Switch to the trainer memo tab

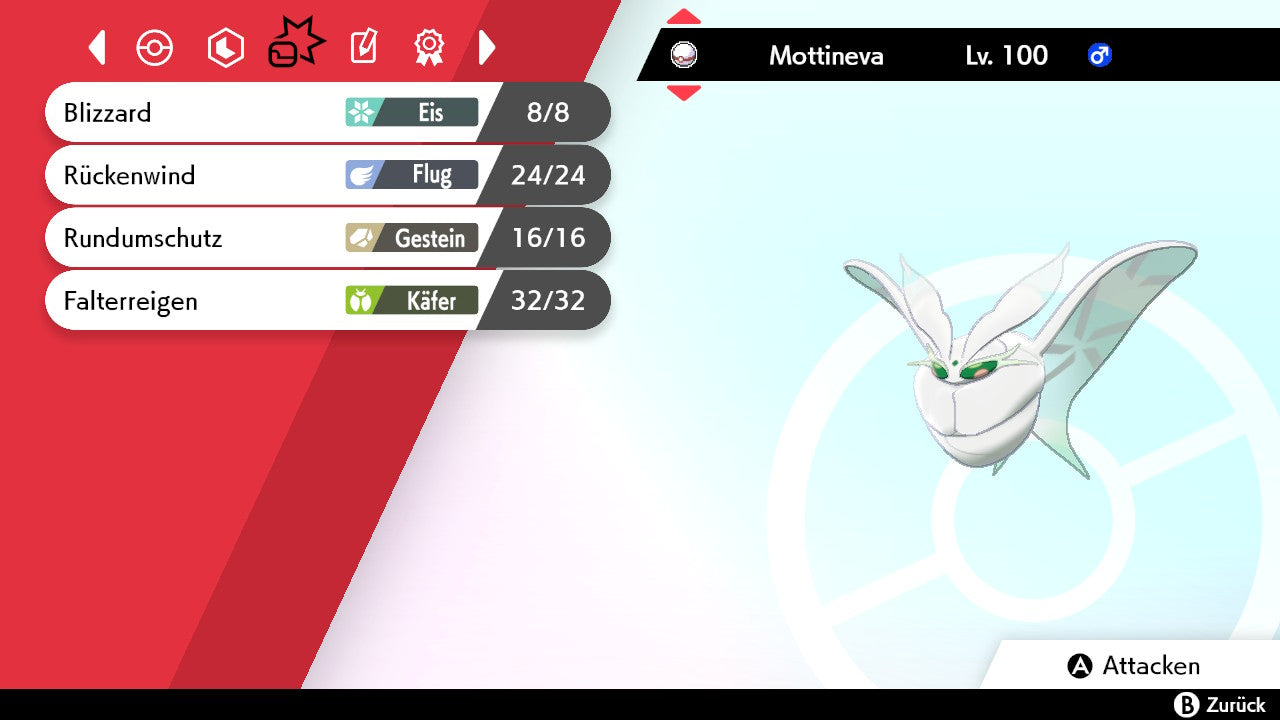coord(364,47)
